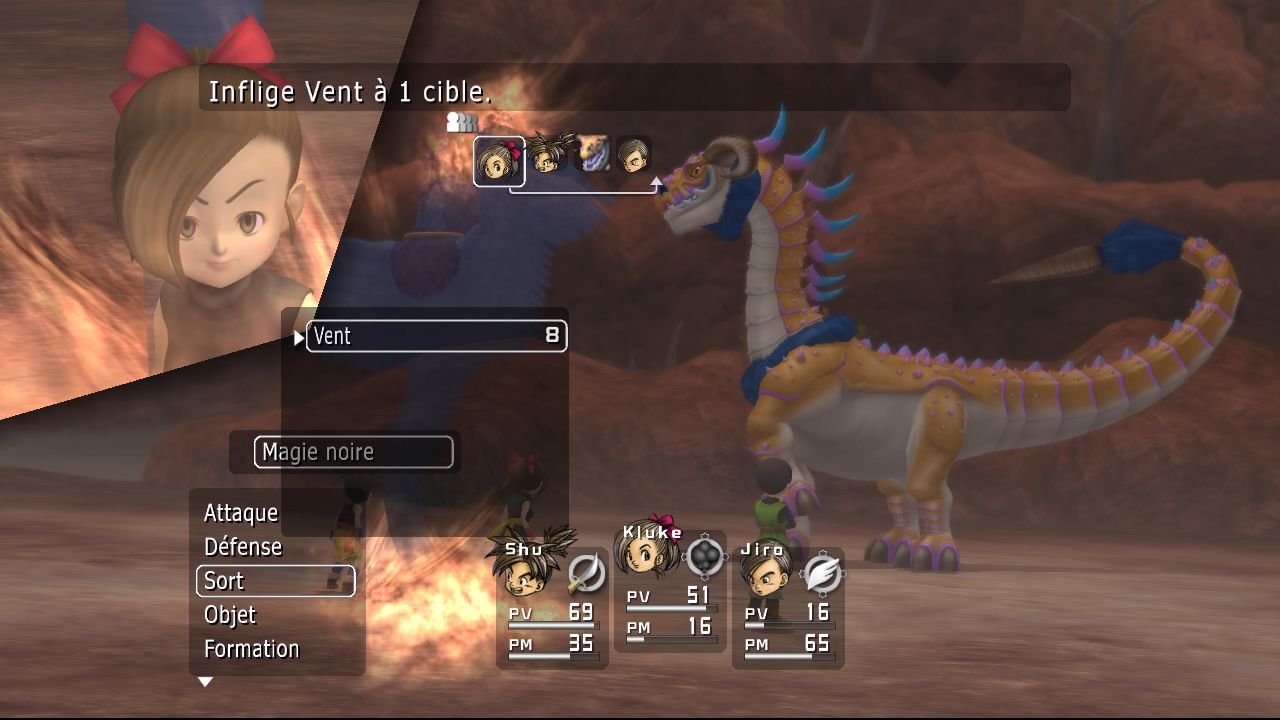Open the Objet menu
The width and height of the screenshot is (1280, 720).
point(230,615)
